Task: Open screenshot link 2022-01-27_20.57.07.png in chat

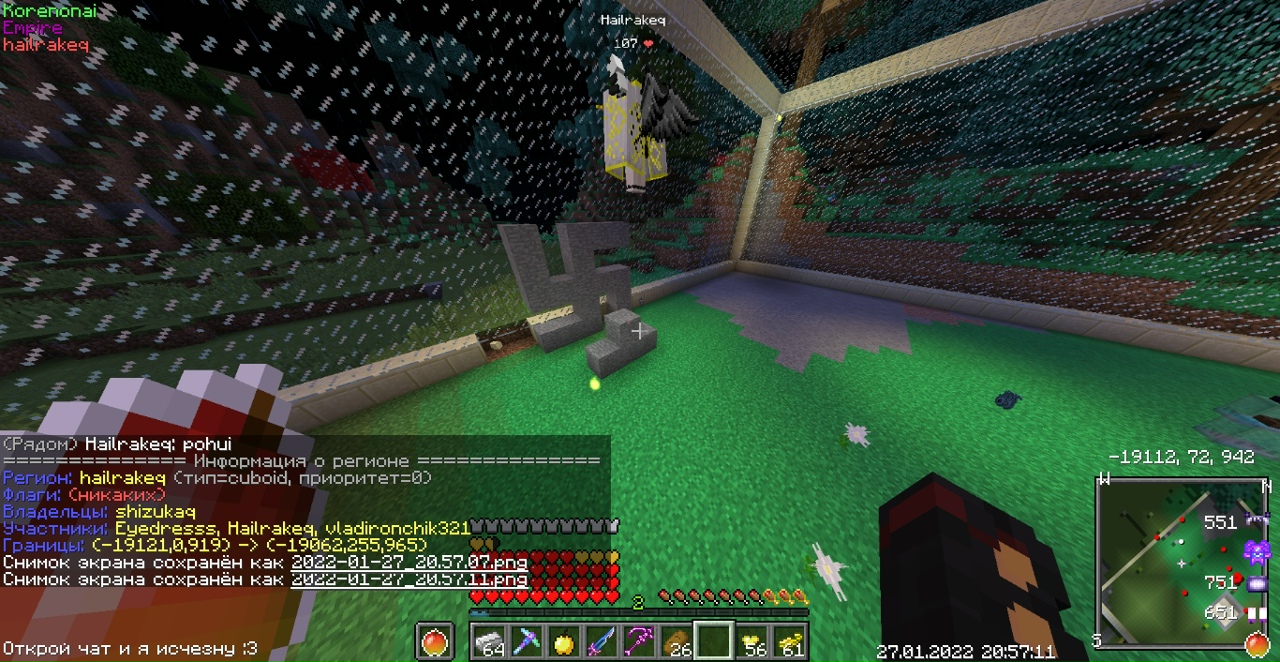Action: click(x=409, y=563)
